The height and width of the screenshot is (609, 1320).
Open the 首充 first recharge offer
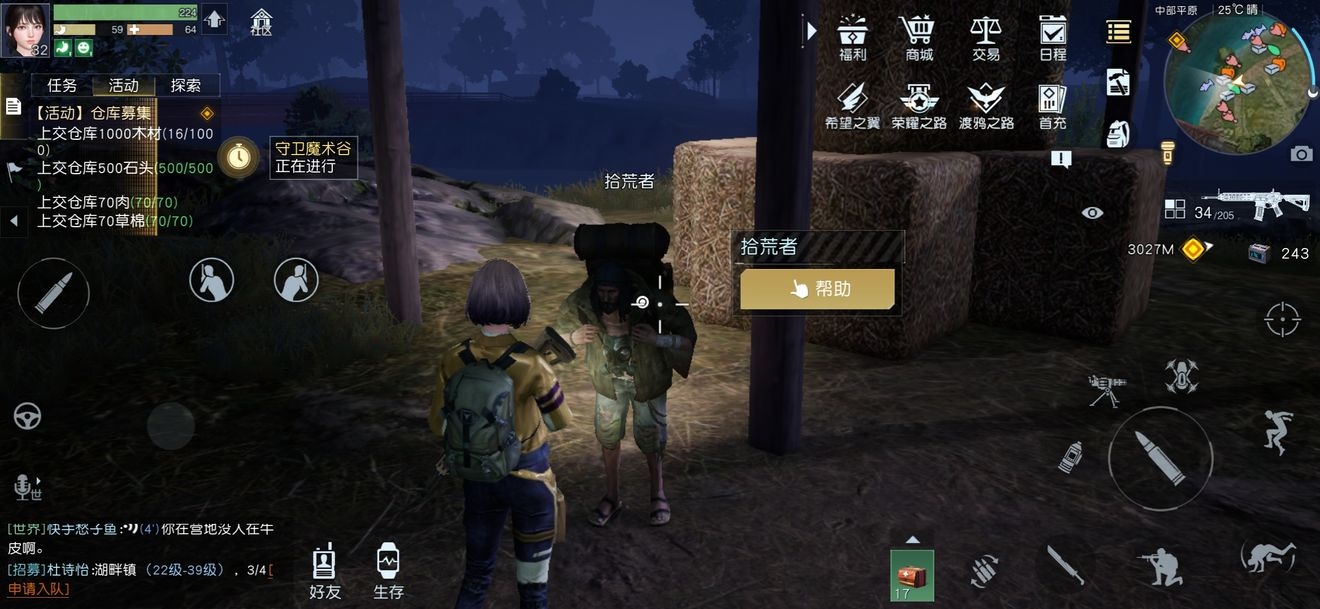click(x=1052, y=106)
